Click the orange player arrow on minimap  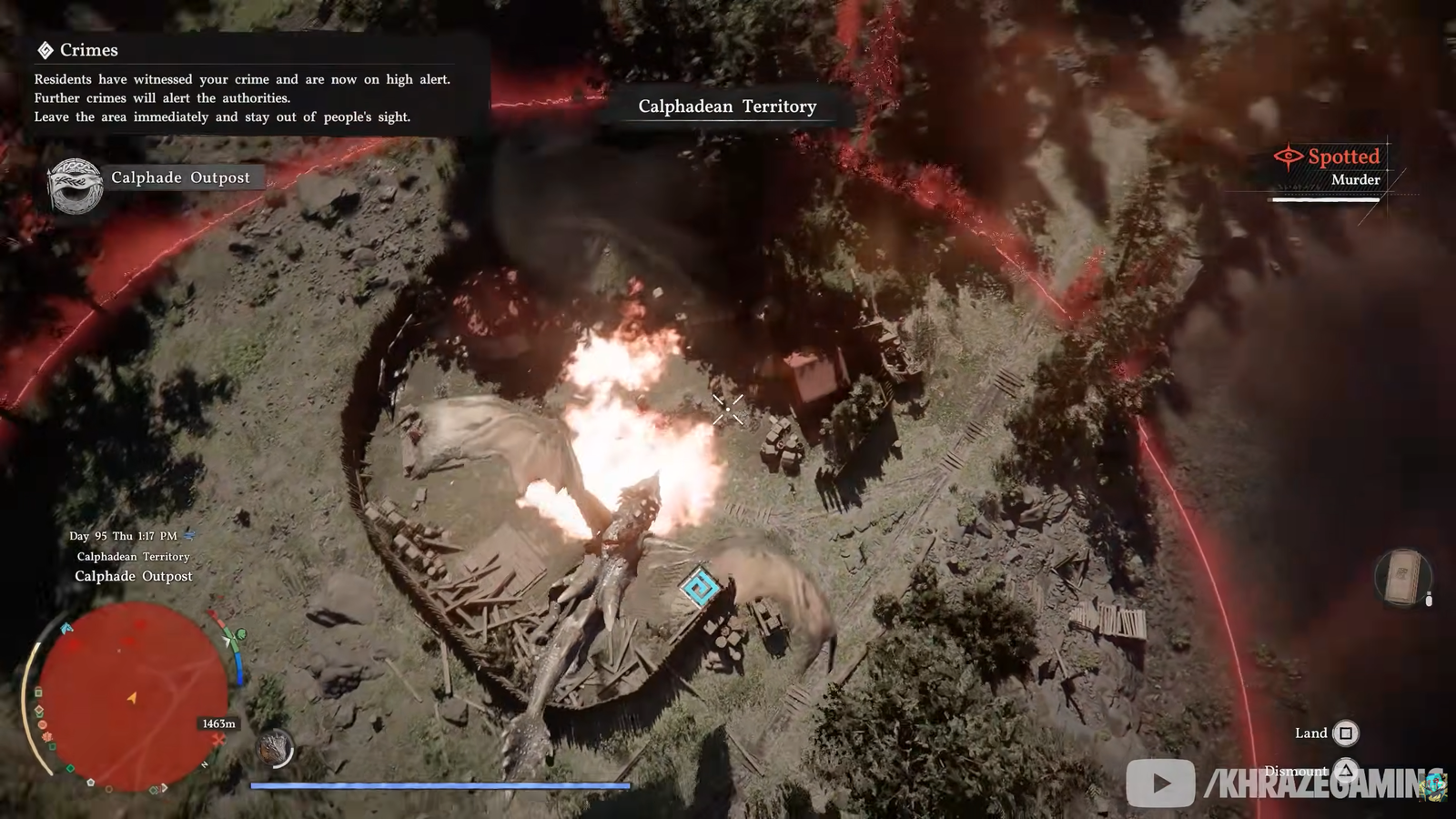point(132,698)
